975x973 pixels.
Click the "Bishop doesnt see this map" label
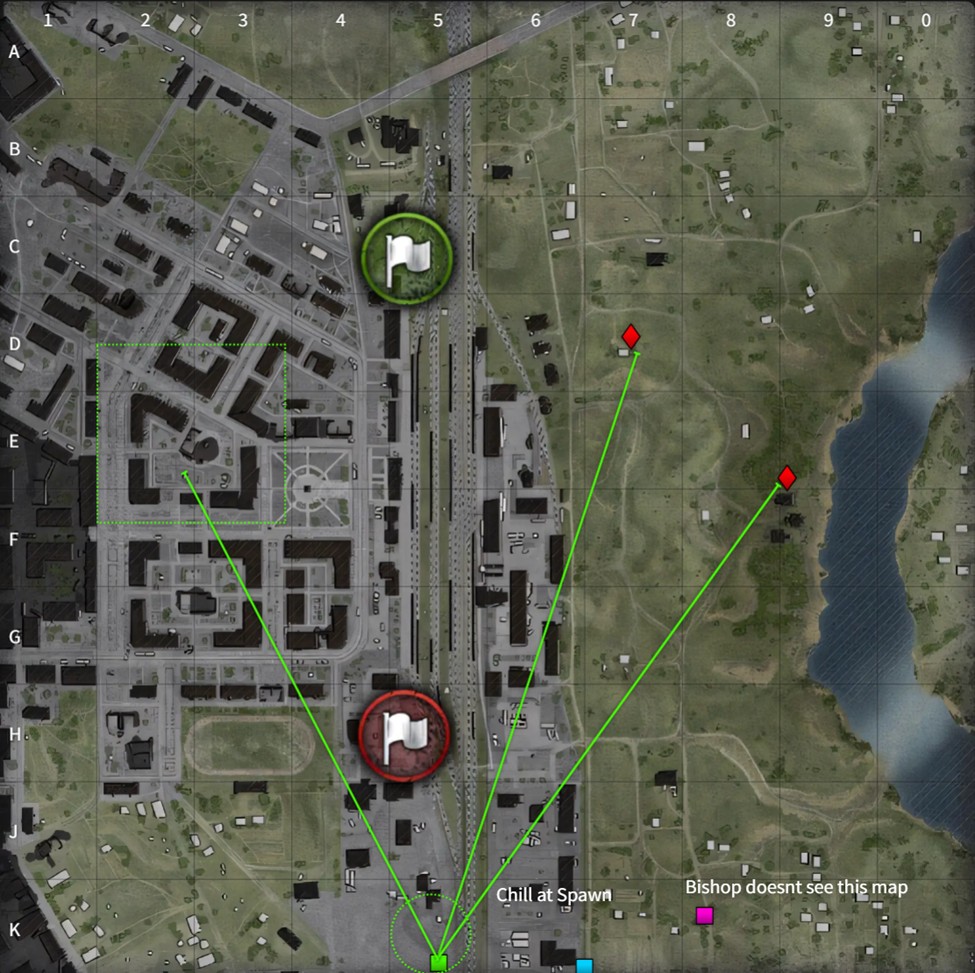tap(796, 887)
